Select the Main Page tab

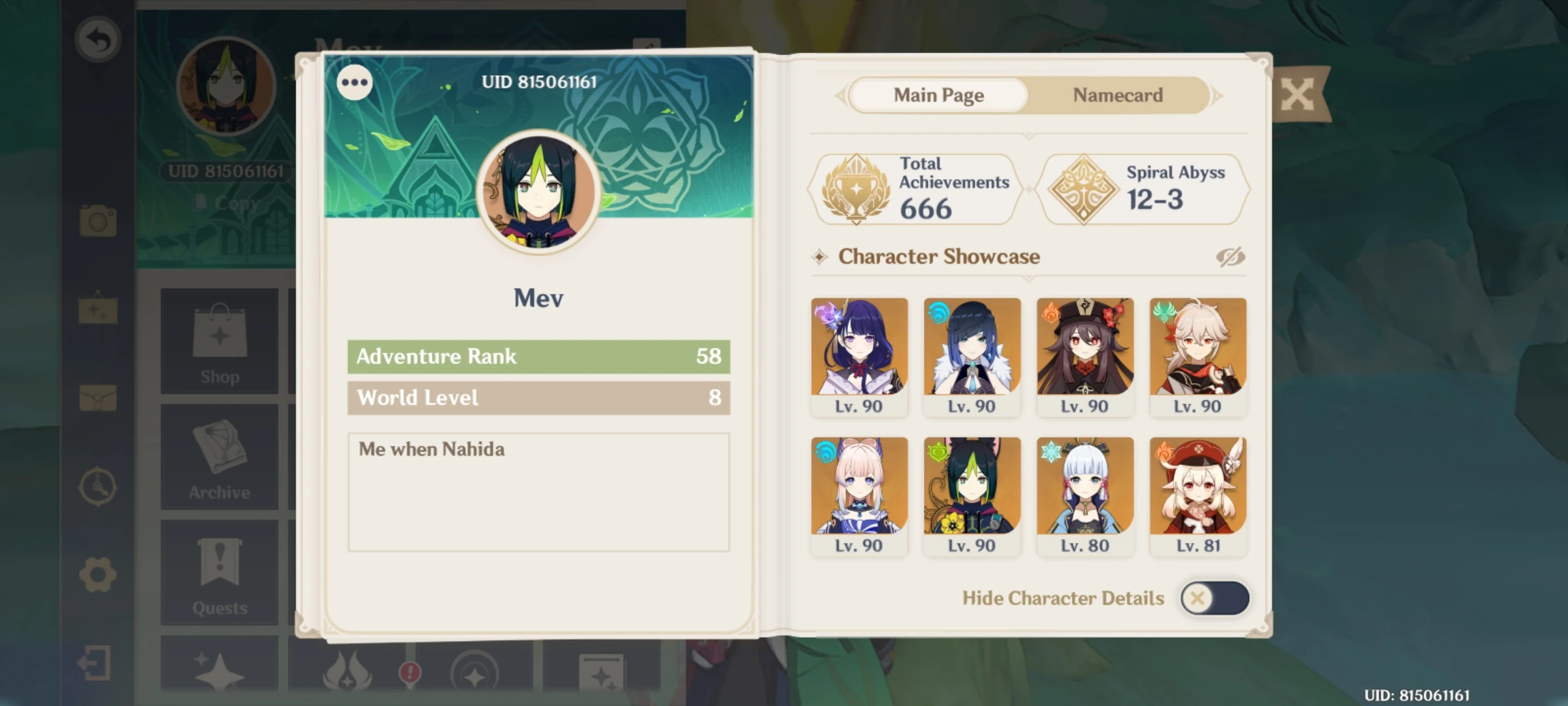click(x=939, y=95)
